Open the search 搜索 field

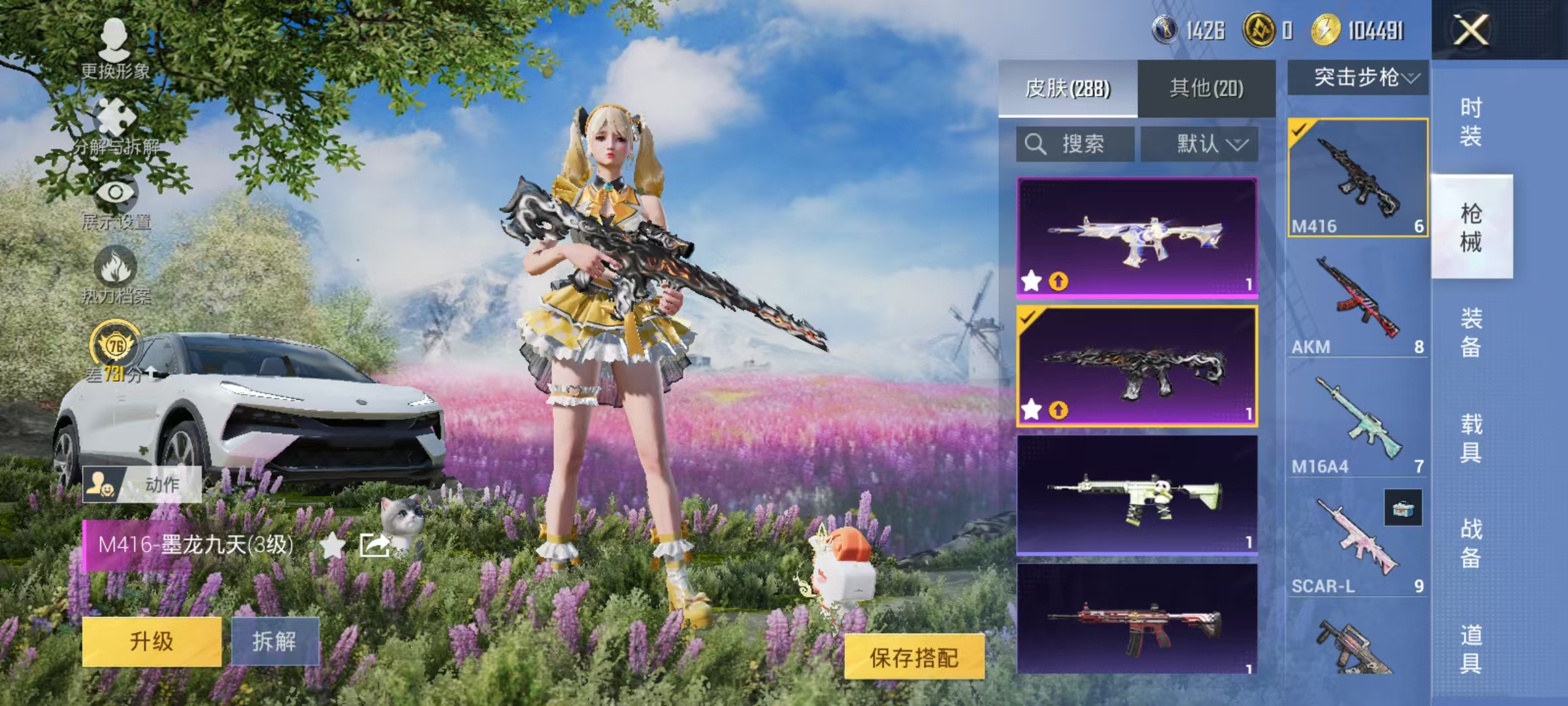coord(1075,144)
